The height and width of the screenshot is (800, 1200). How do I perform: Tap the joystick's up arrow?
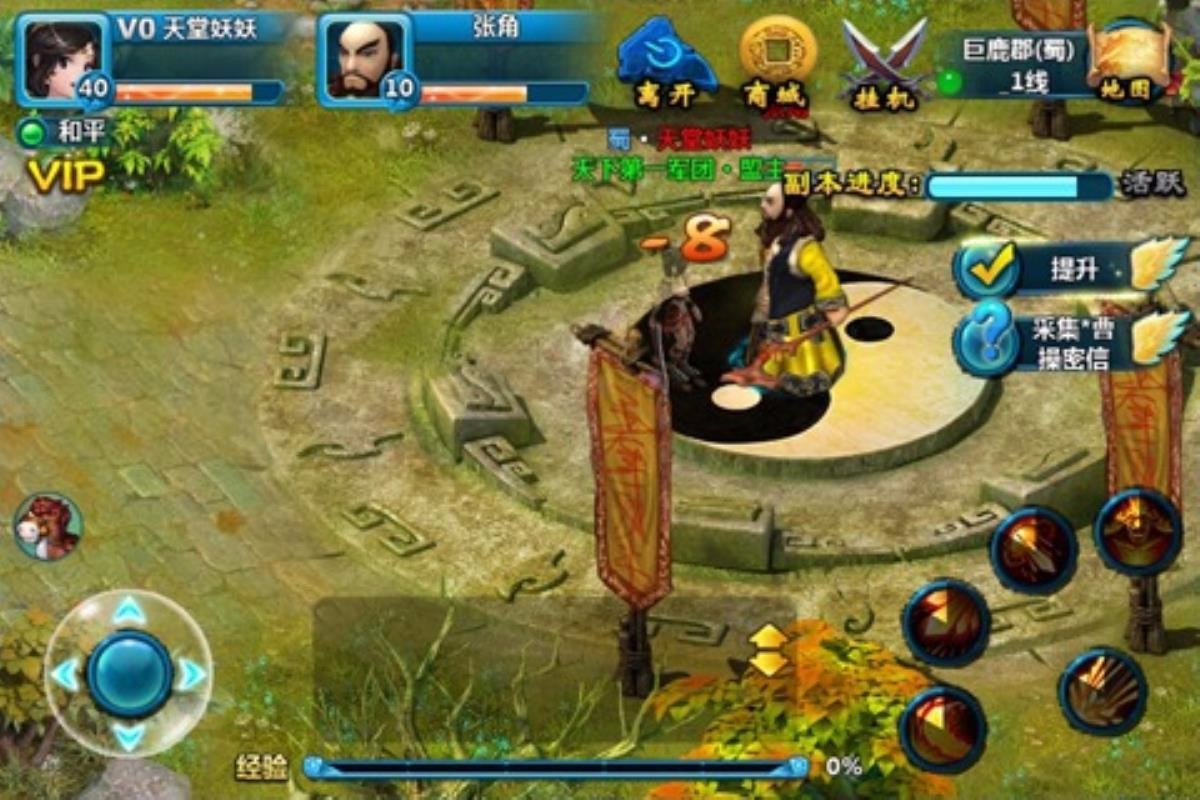129,610
